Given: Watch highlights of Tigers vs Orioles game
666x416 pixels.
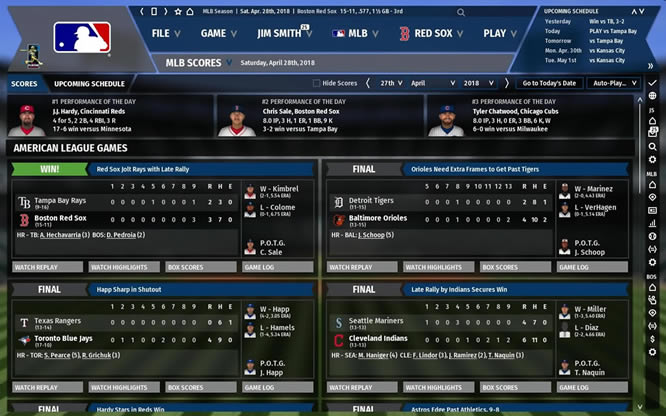Looking at the screenshot, I should (x=437, y=267).
